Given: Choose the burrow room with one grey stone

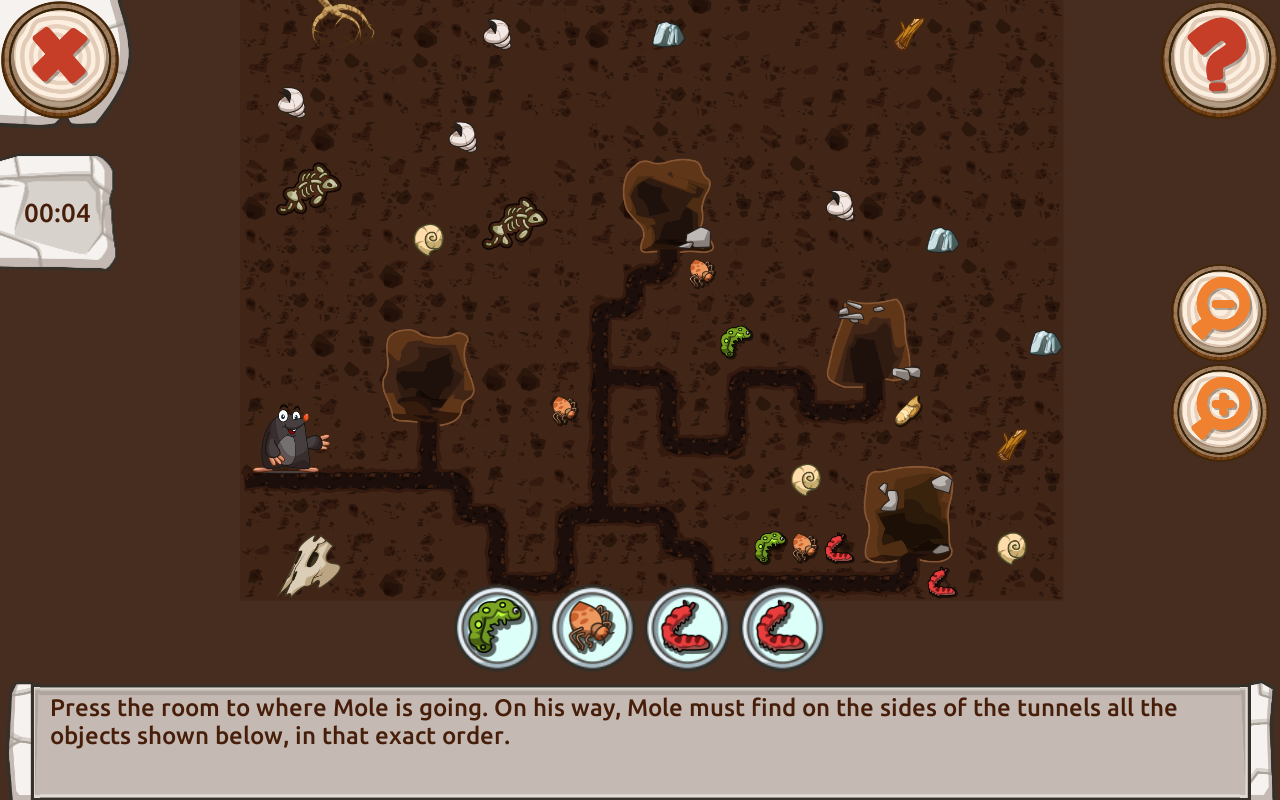Looking at the screenshot, I should (666, 204).
